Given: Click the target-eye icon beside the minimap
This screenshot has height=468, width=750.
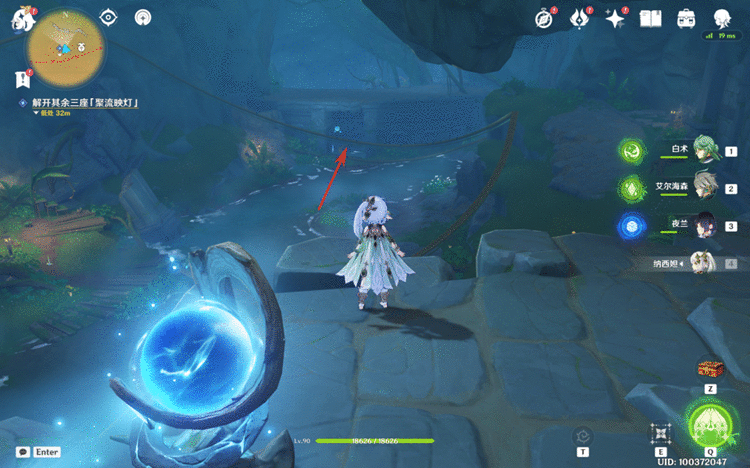Looking at the screenshot, I should 110,19.
